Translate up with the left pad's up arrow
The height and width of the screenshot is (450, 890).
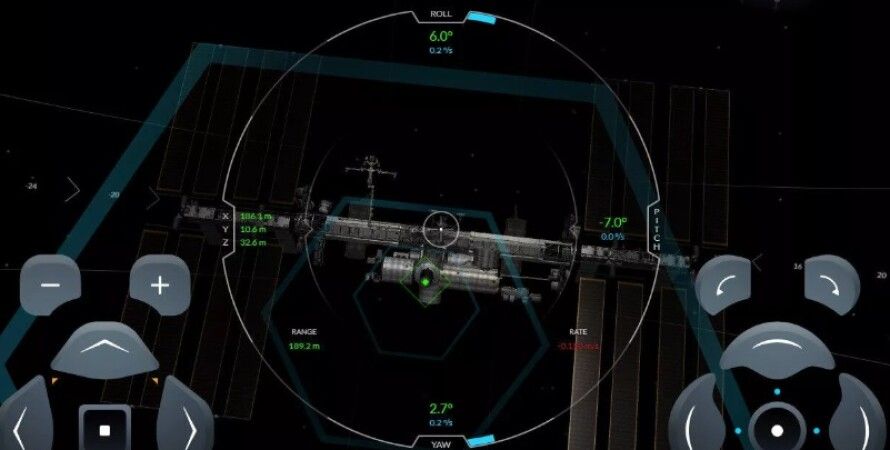pyautogui.click(x=104, y=349)
